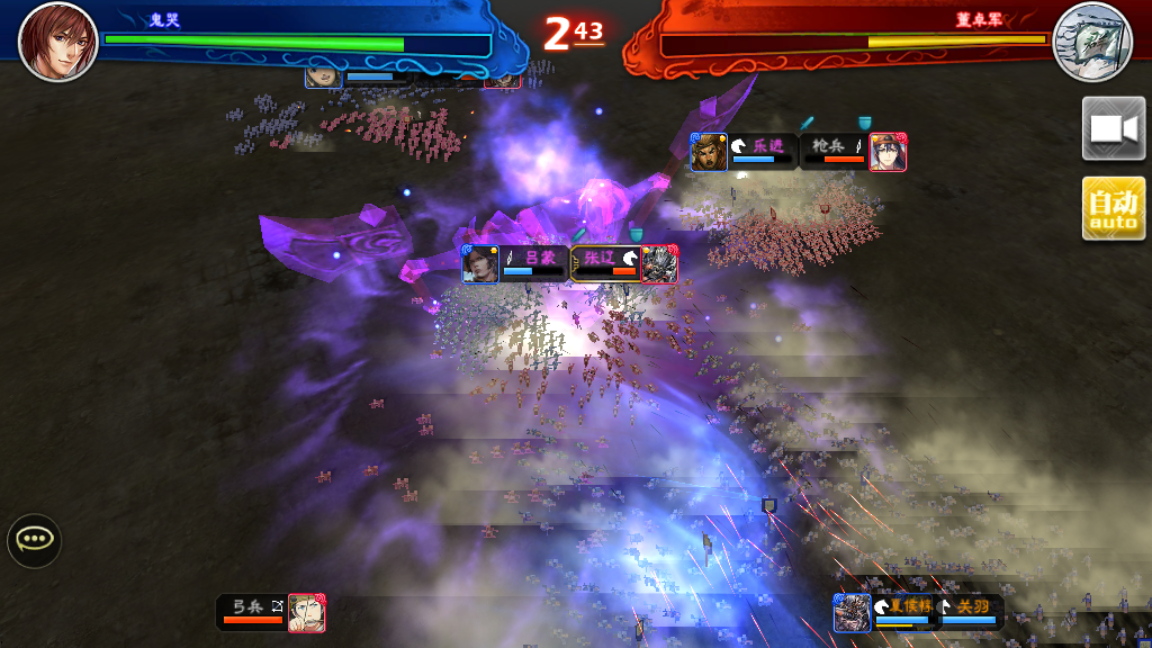Viewport: 1152px width, 648px height.
Task: Open the chat speech bubble
Action: [x=35, y=540]
